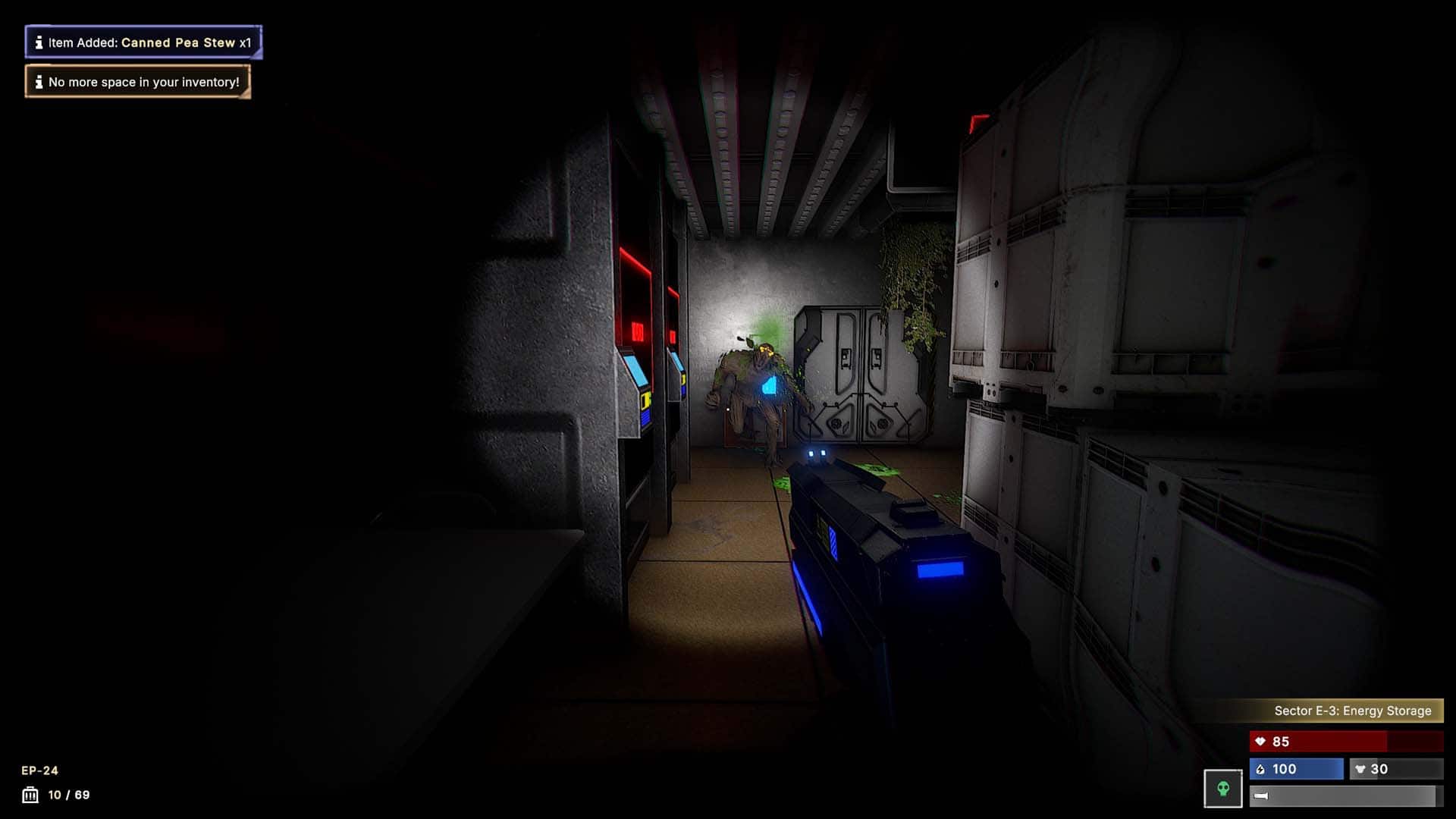The height and width of the screenshot is (819, 1456).
Task: Expand the EP-24 weapon label
Action: click(38, 770)
